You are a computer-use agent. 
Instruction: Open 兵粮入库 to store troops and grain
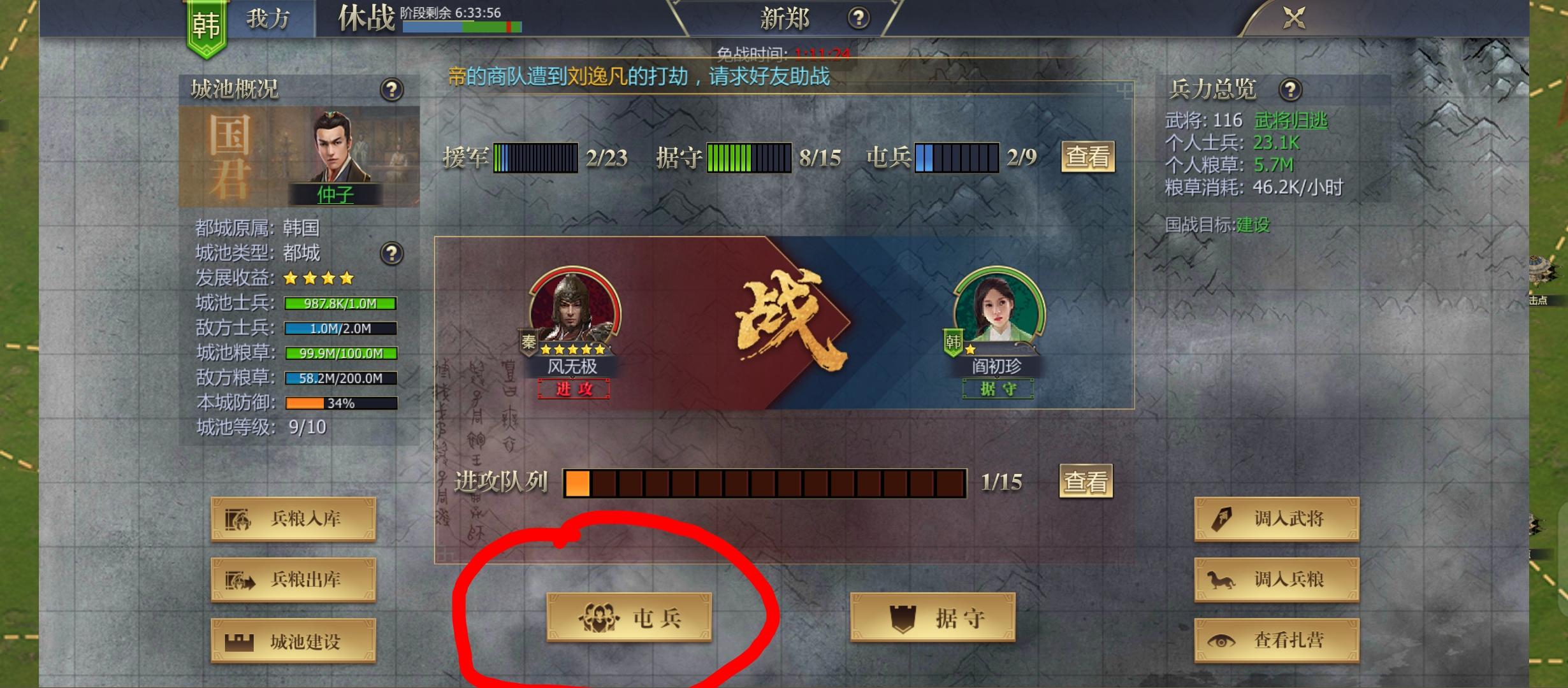(x=292, y=519)
